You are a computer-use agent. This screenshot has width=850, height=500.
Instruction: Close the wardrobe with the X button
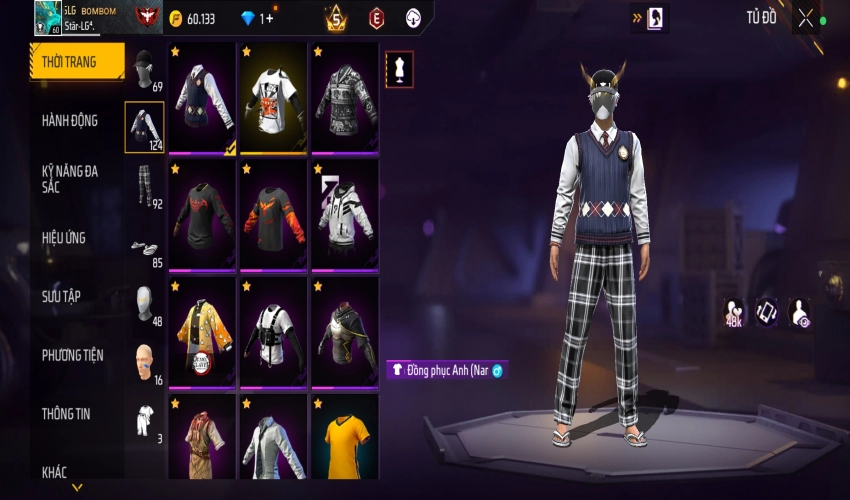[807, 17]
